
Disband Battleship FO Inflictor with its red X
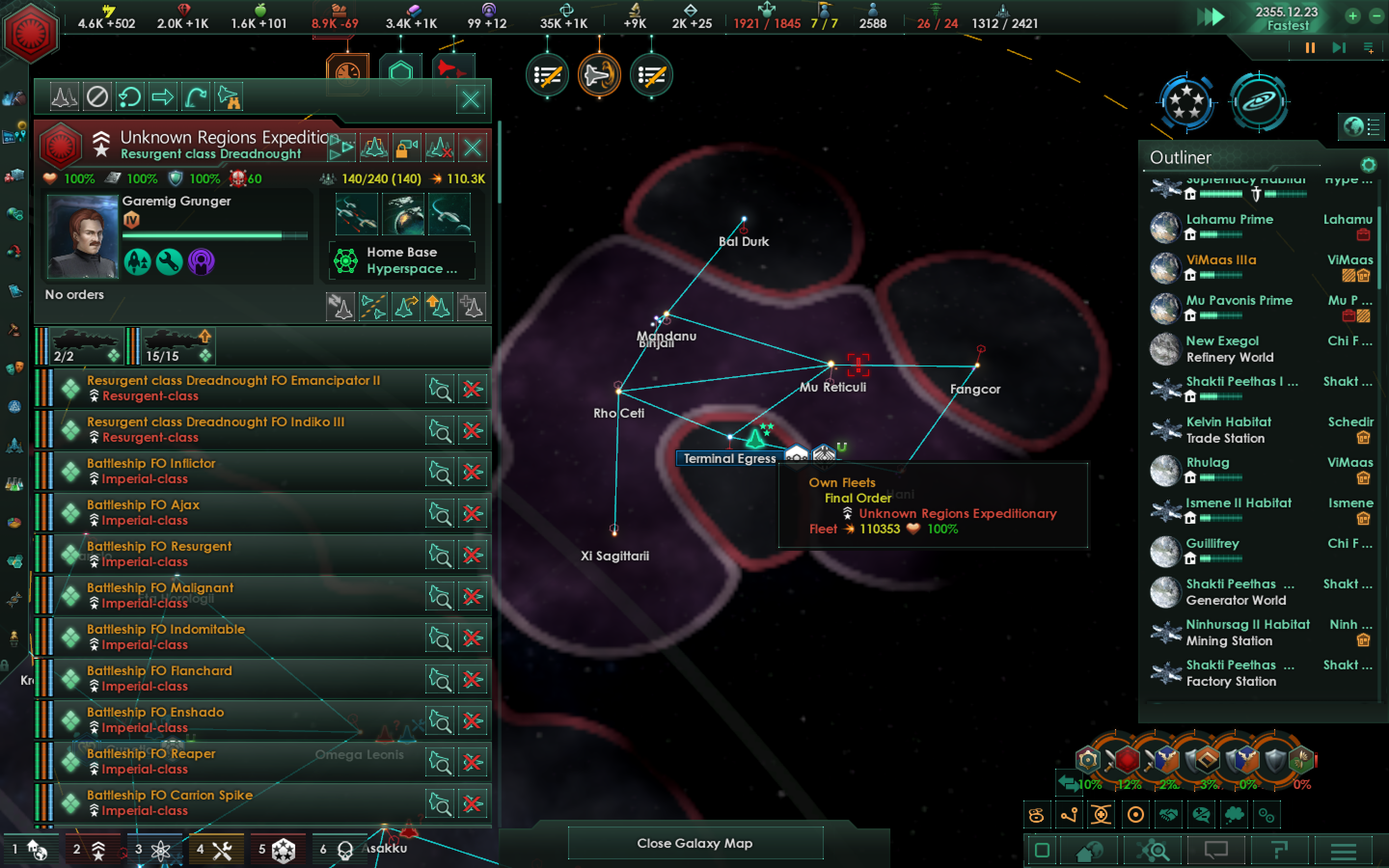click(473, 471)
